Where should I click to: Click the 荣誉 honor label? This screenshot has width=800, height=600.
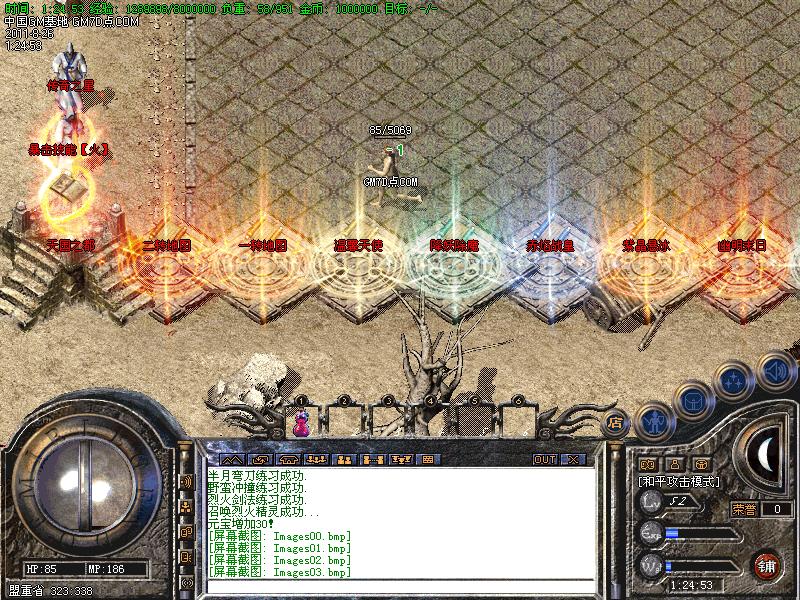(x=742, y=509)
